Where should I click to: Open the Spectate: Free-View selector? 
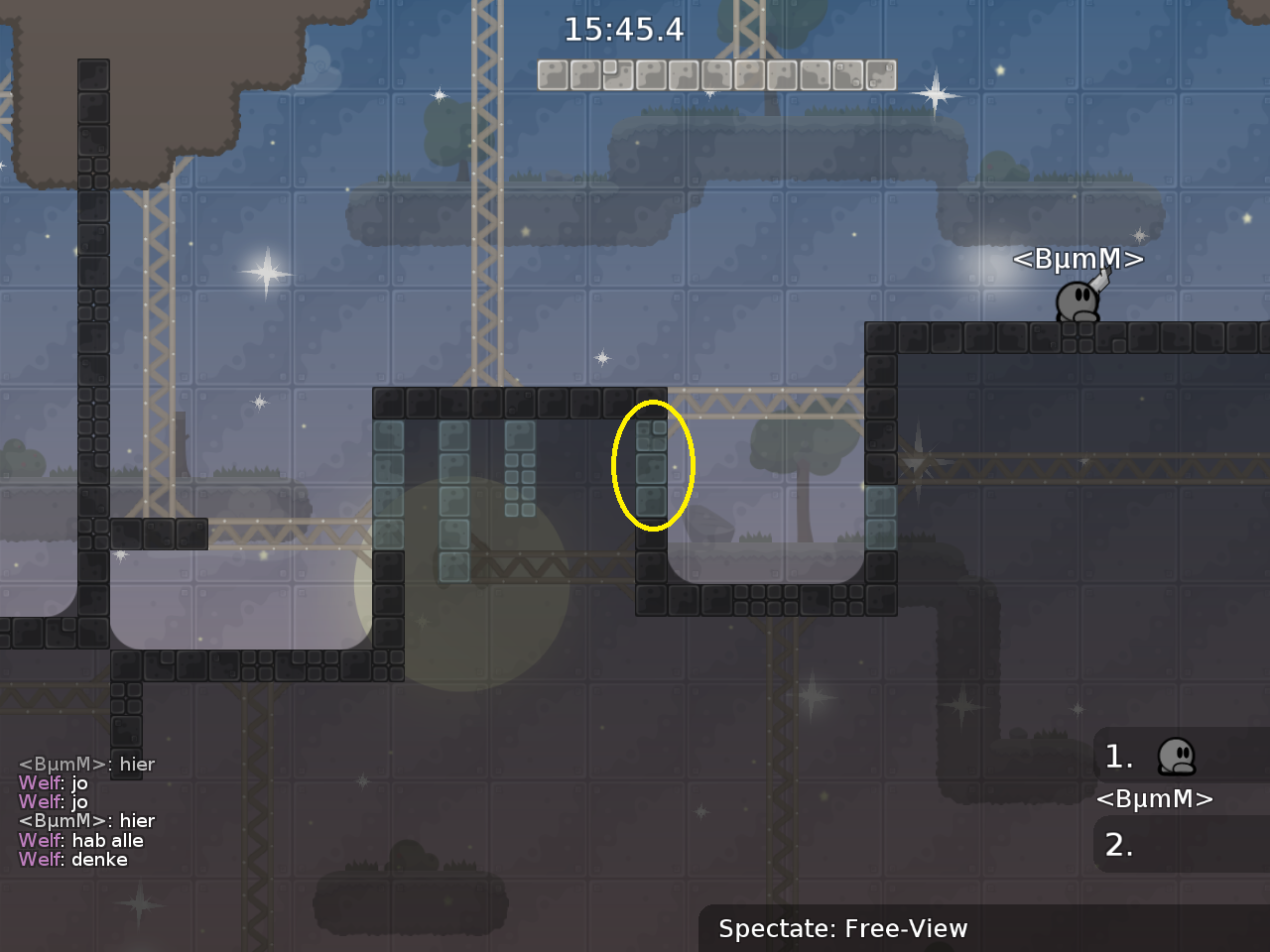[x=842, y=929]
